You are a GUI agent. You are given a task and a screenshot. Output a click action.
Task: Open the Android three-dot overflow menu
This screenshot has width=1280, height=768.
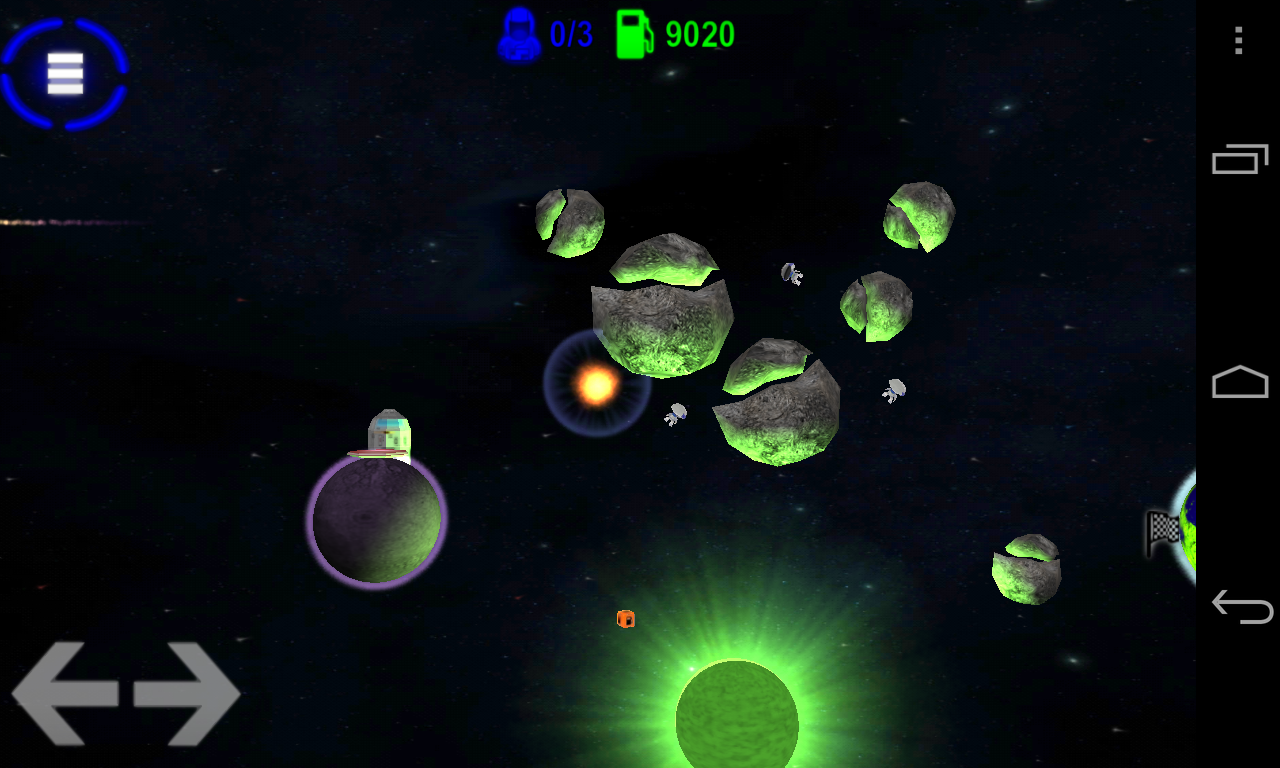click(1238, 40)
